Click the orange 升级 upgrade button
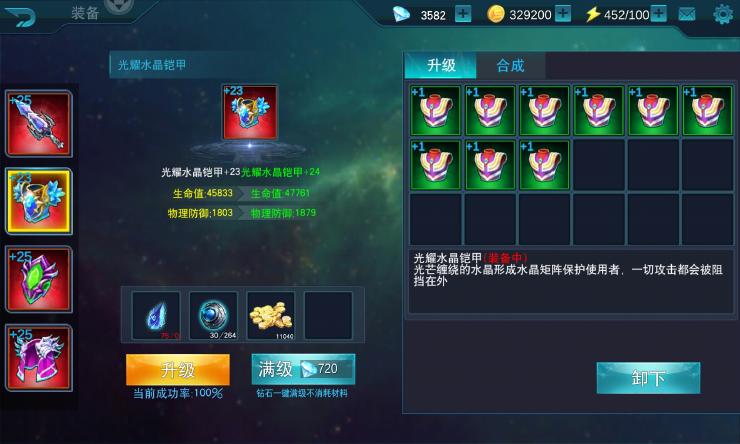 tap(177, 369)
